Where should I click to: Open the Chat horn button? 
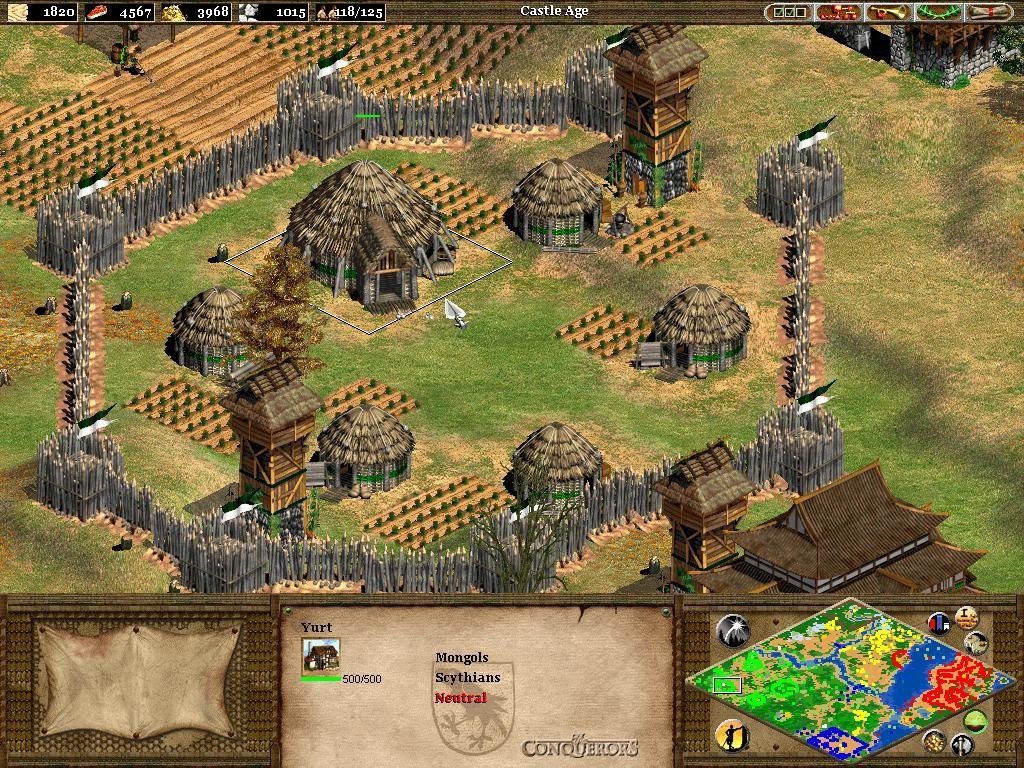click(x=888, y=12)
